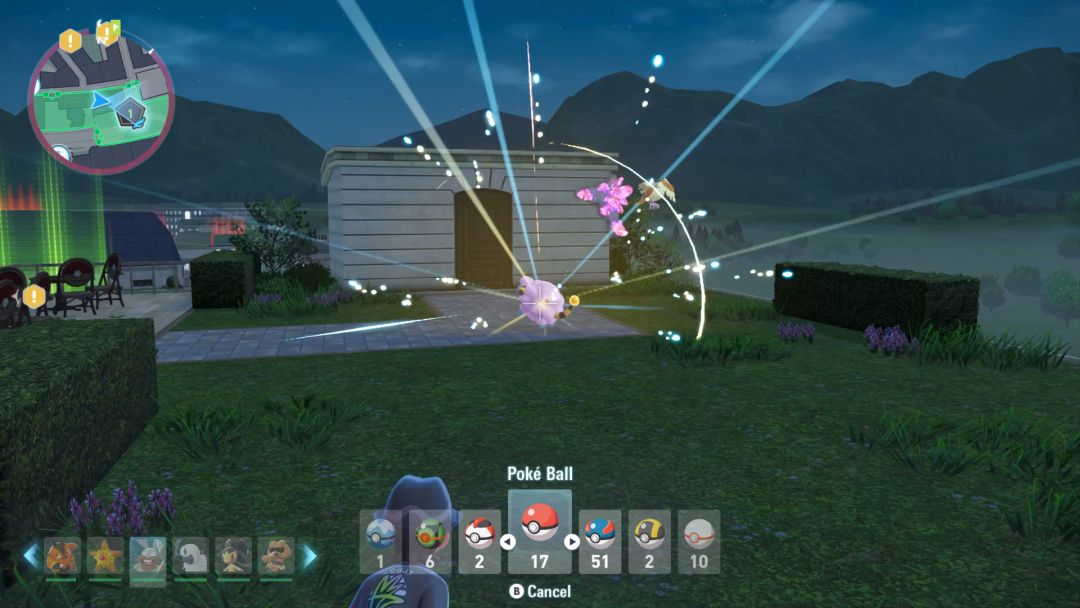Click the left arrow beside the Poké Ball

pyautogui.click(x=507, y=543)
